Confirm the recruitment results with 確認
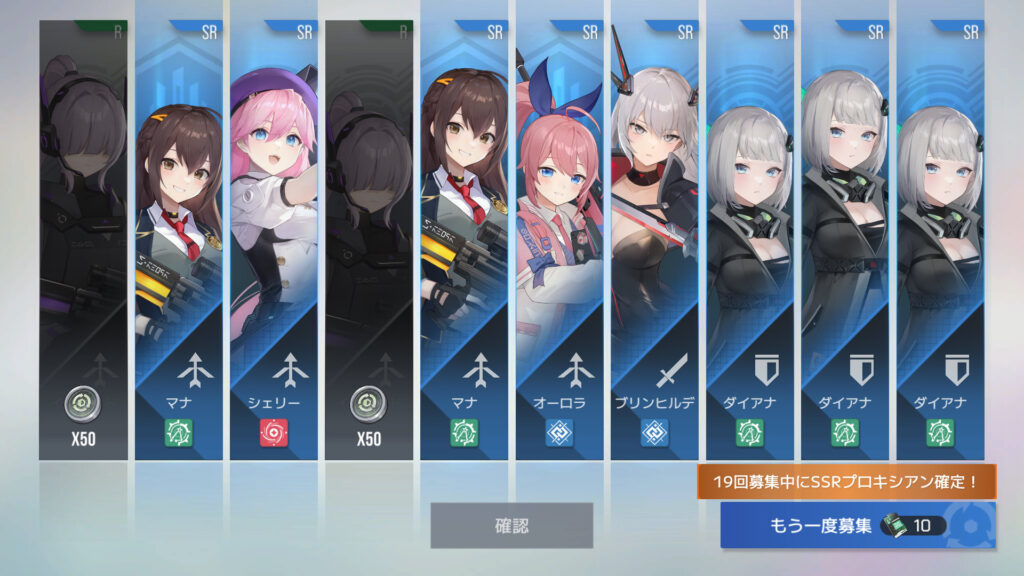 pyautogui.click(x=511, y=525)
